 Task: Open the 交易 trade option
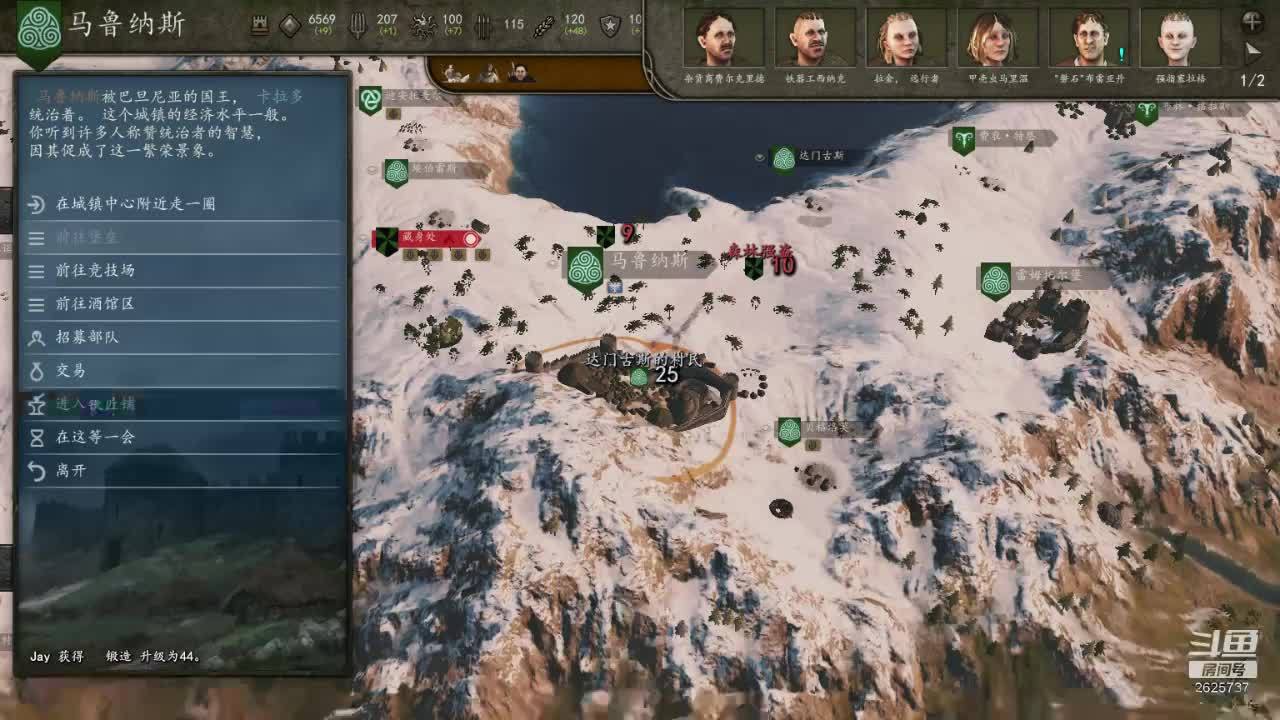pyautogui.click(x=70, y=370)
